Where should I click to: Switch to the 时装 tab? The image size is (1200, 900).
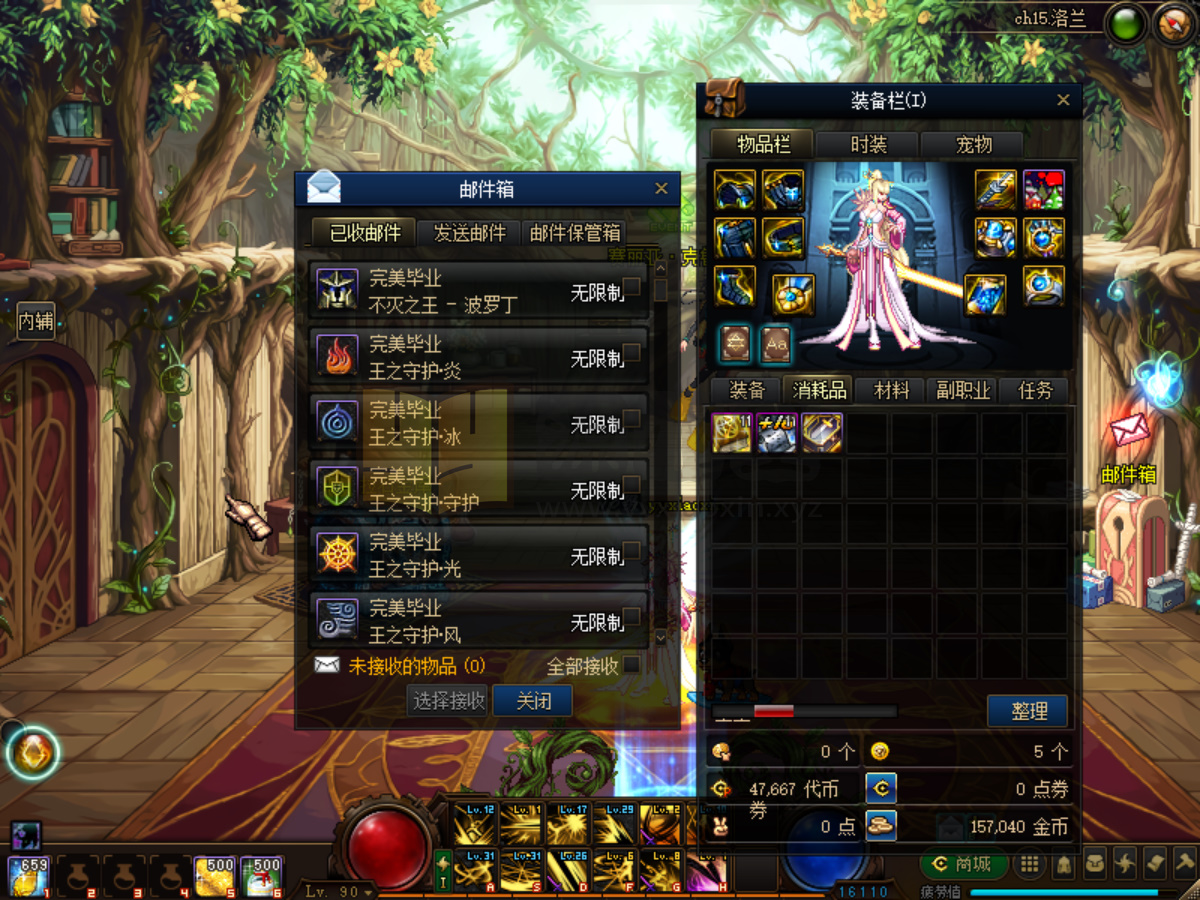click(x=868, y=144)
